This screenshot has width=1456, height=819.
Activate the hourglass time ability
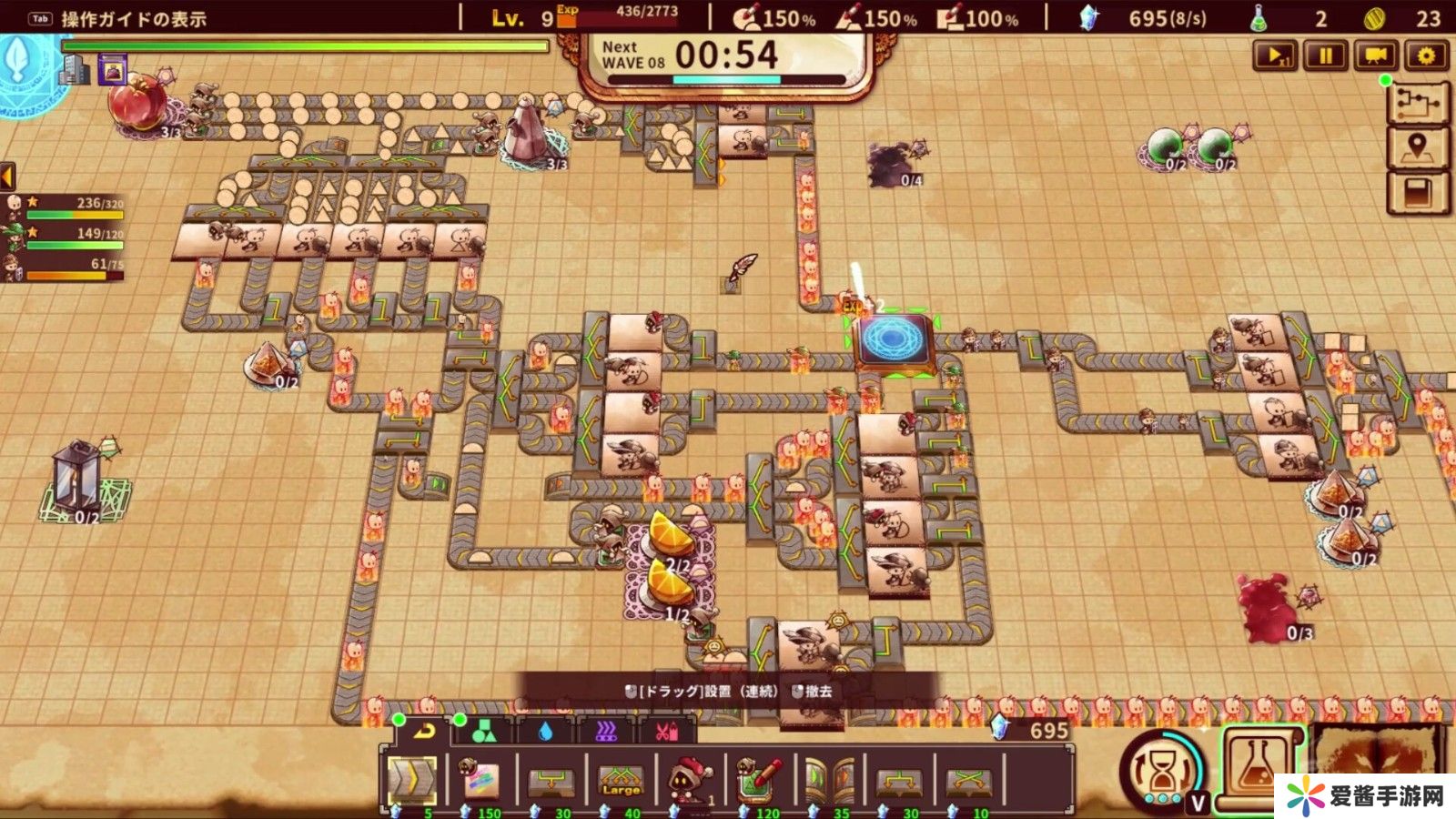[1164, 773]
